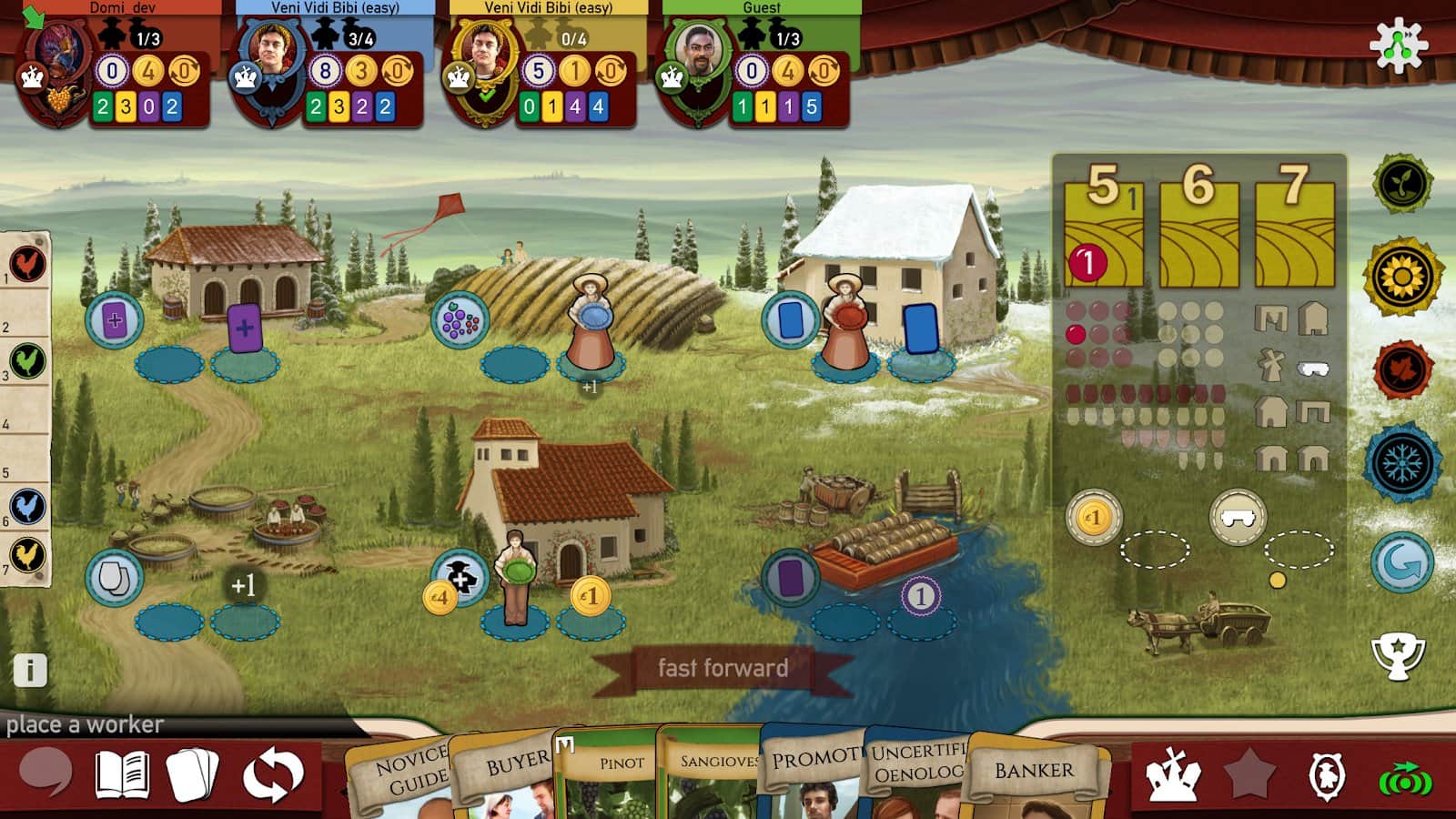1456x819 pixels.
Task: Switch to the fall leaf season
Action: point(1402,370)
